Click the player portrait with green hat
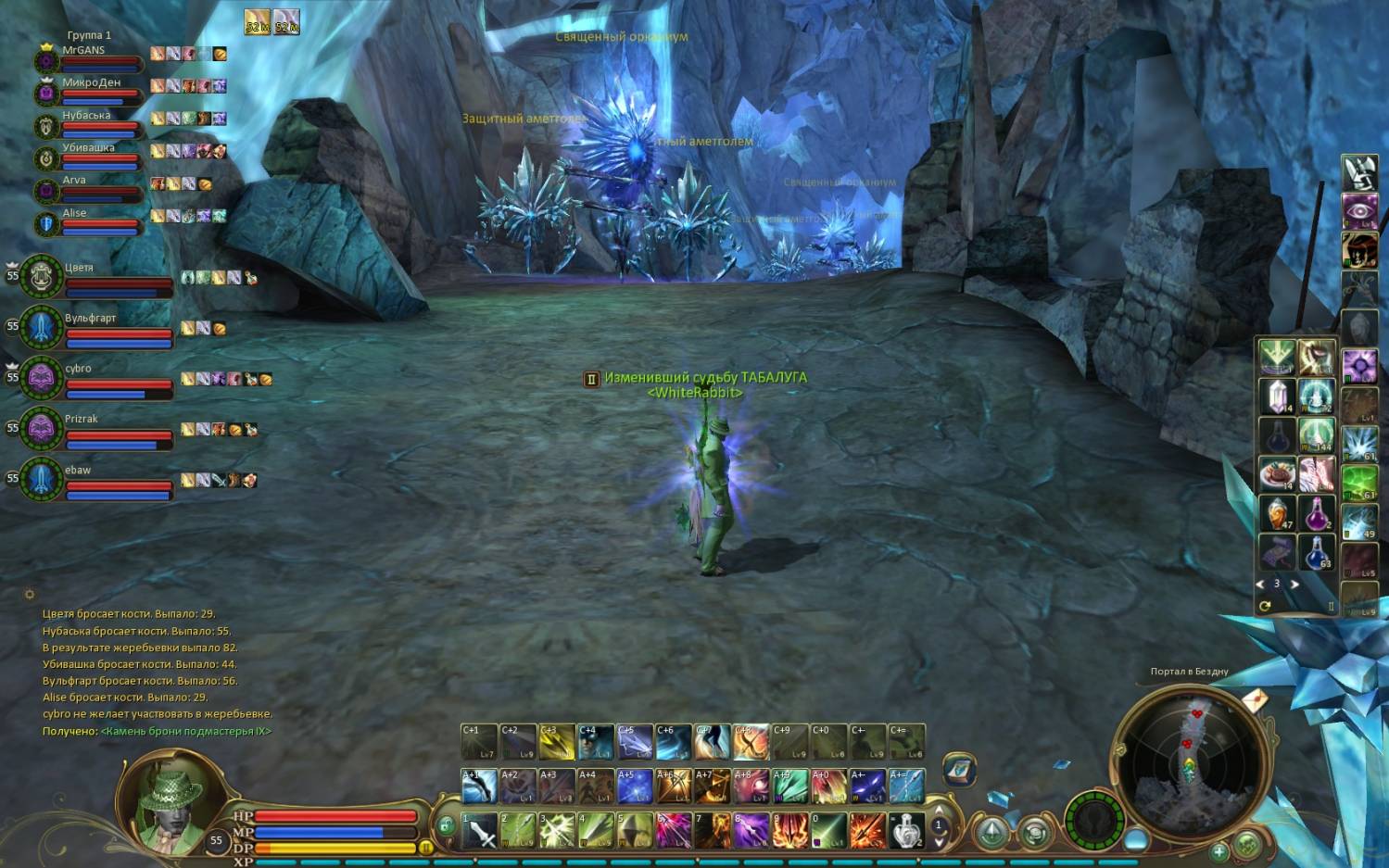 (170, 802)
